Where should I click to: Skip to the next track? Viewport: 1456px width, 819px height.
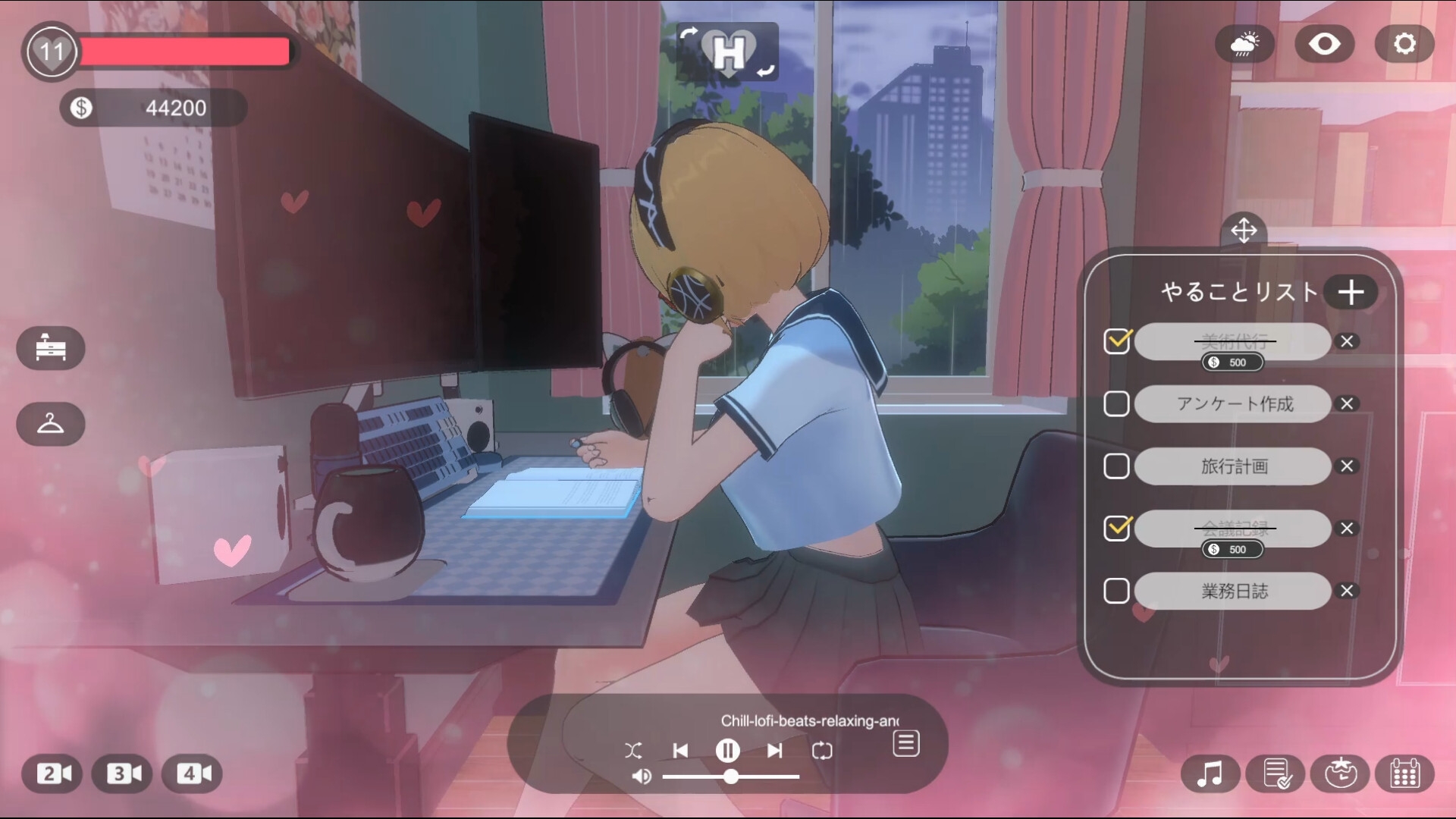tap(774, 751)
